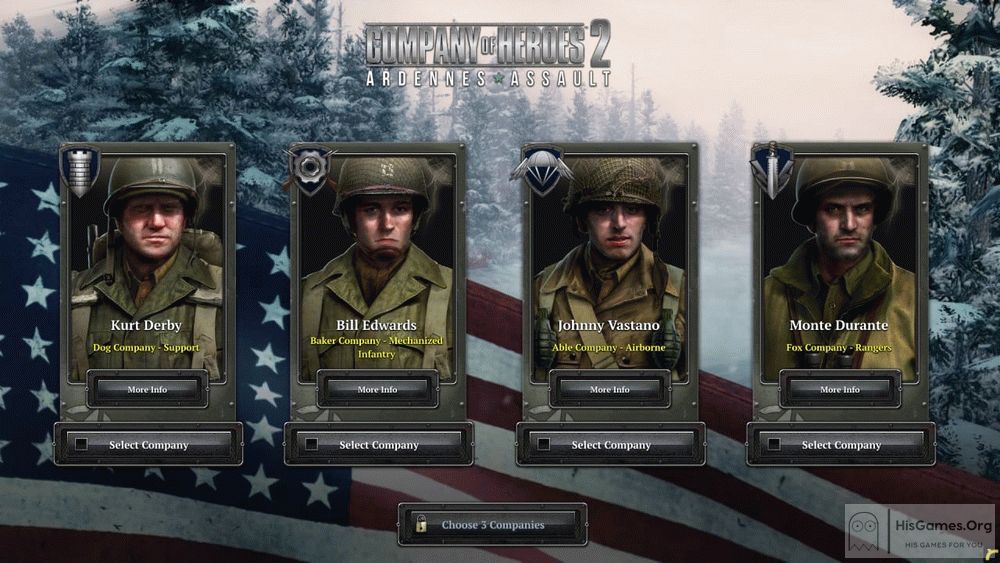Select Able Company Airborne

610,445
